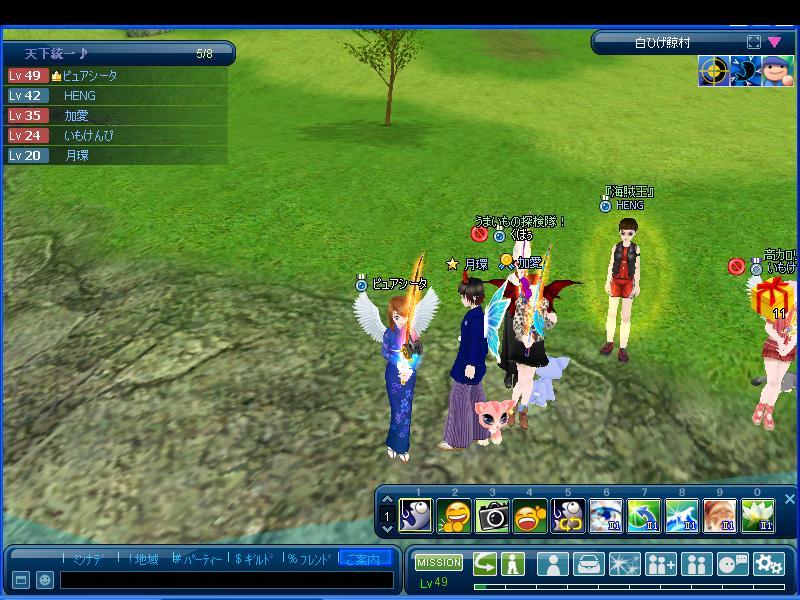The image size is (800, 600).
Task: Click the add-friend icon with plus sign
Action: [x=661, y=564]
